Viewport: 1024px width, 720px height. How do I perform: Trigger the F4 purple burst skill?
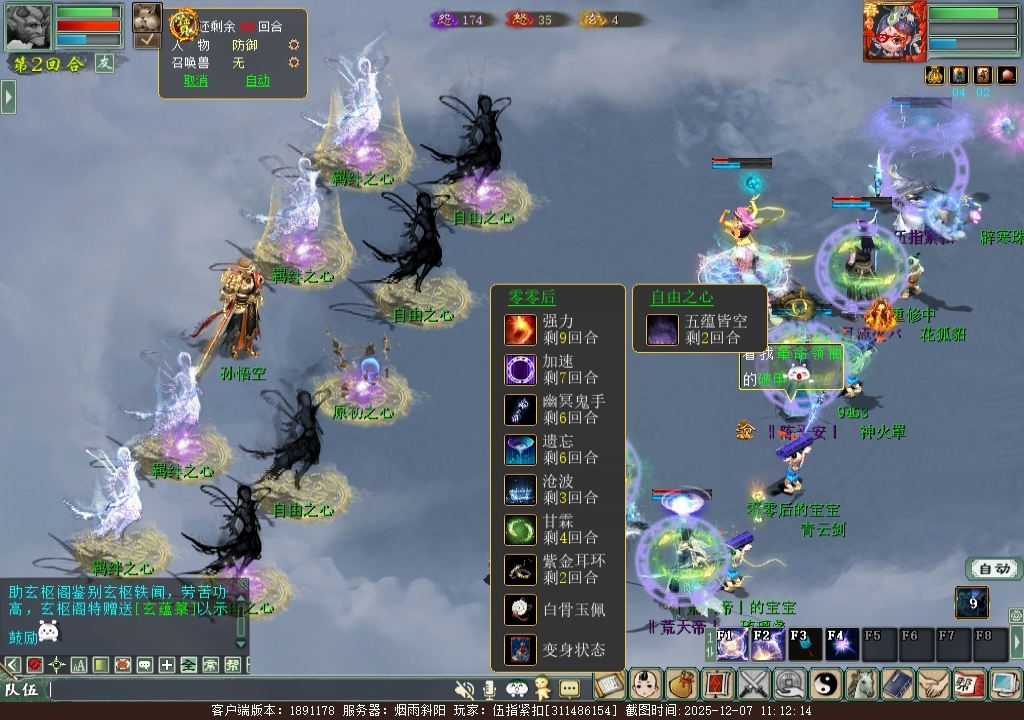tap(841, 645)
